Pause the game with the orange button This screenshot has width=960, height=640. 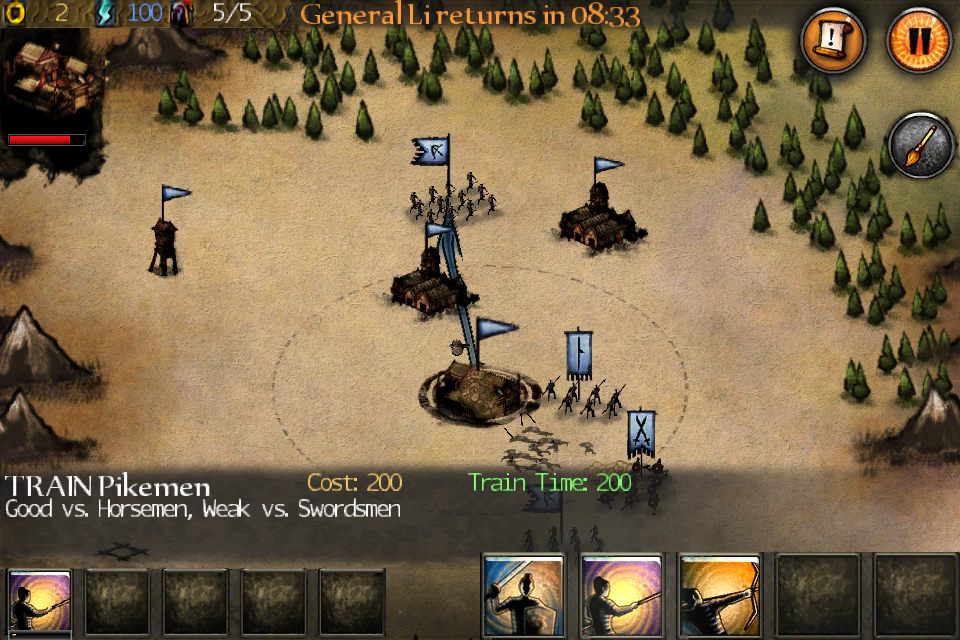(x=919, y=41)
